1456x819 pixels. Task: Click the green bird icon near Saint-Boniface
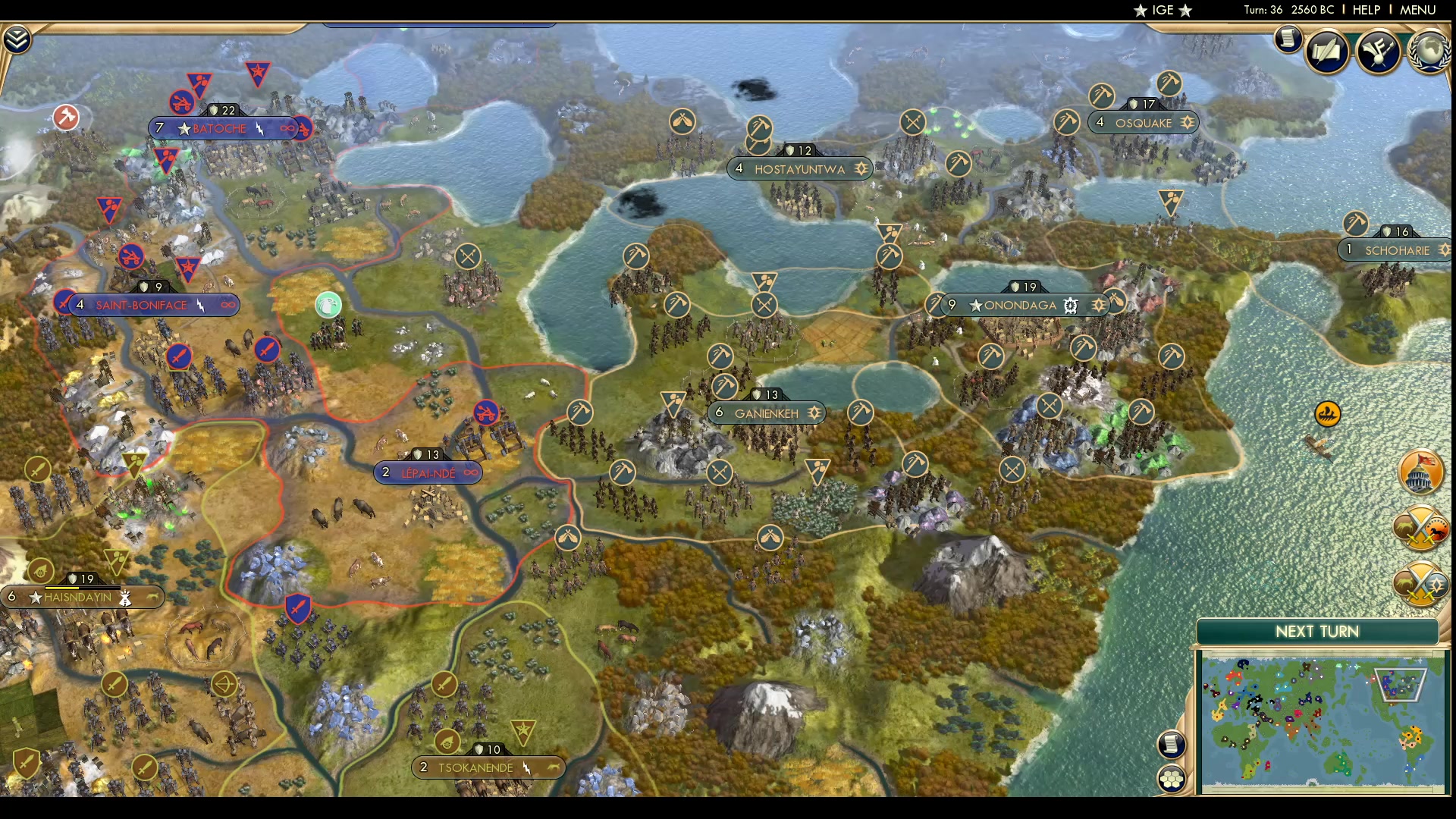[x=327, y=304]
